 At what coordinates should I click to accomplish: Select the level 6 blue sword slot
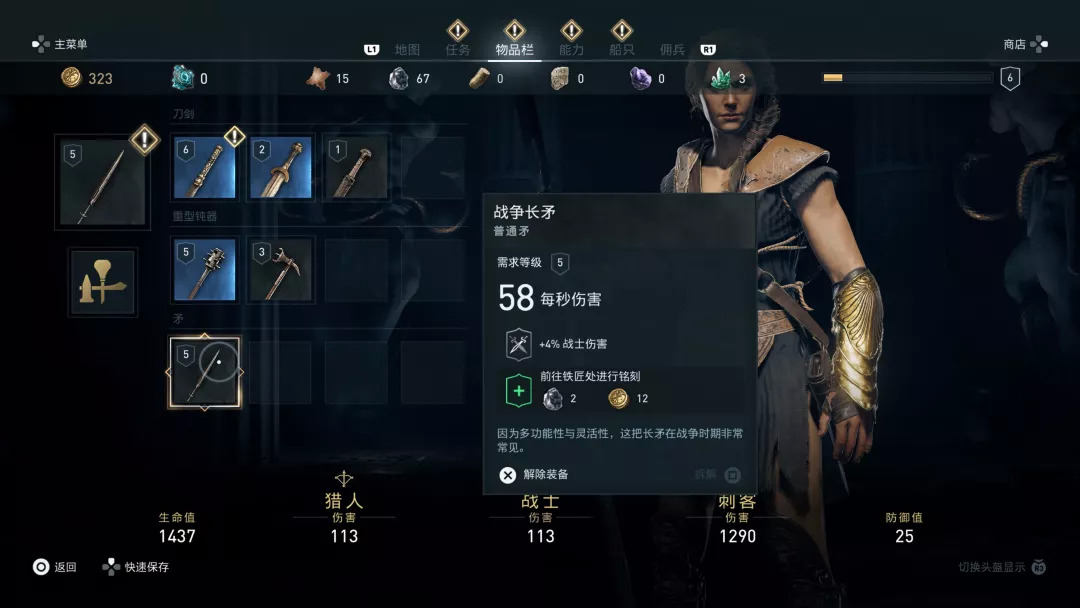point(205,168)
